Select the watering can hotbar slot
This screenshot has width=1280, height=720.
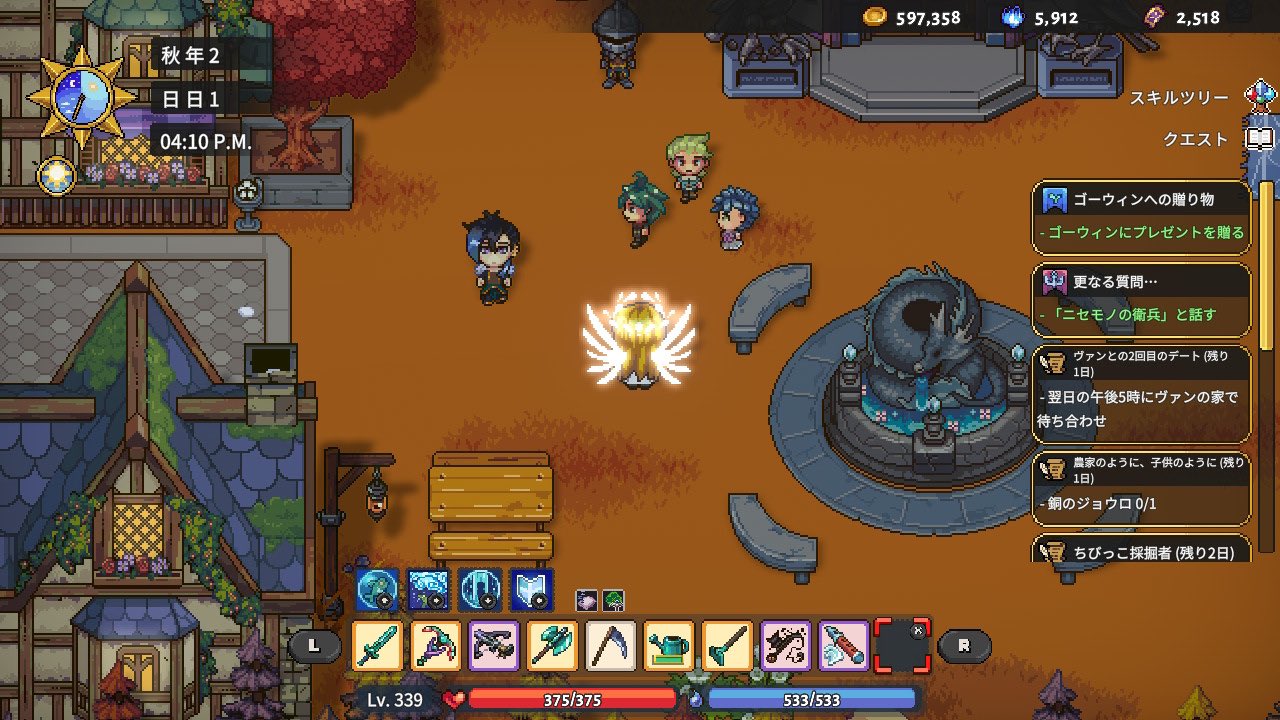click(668, 645)
